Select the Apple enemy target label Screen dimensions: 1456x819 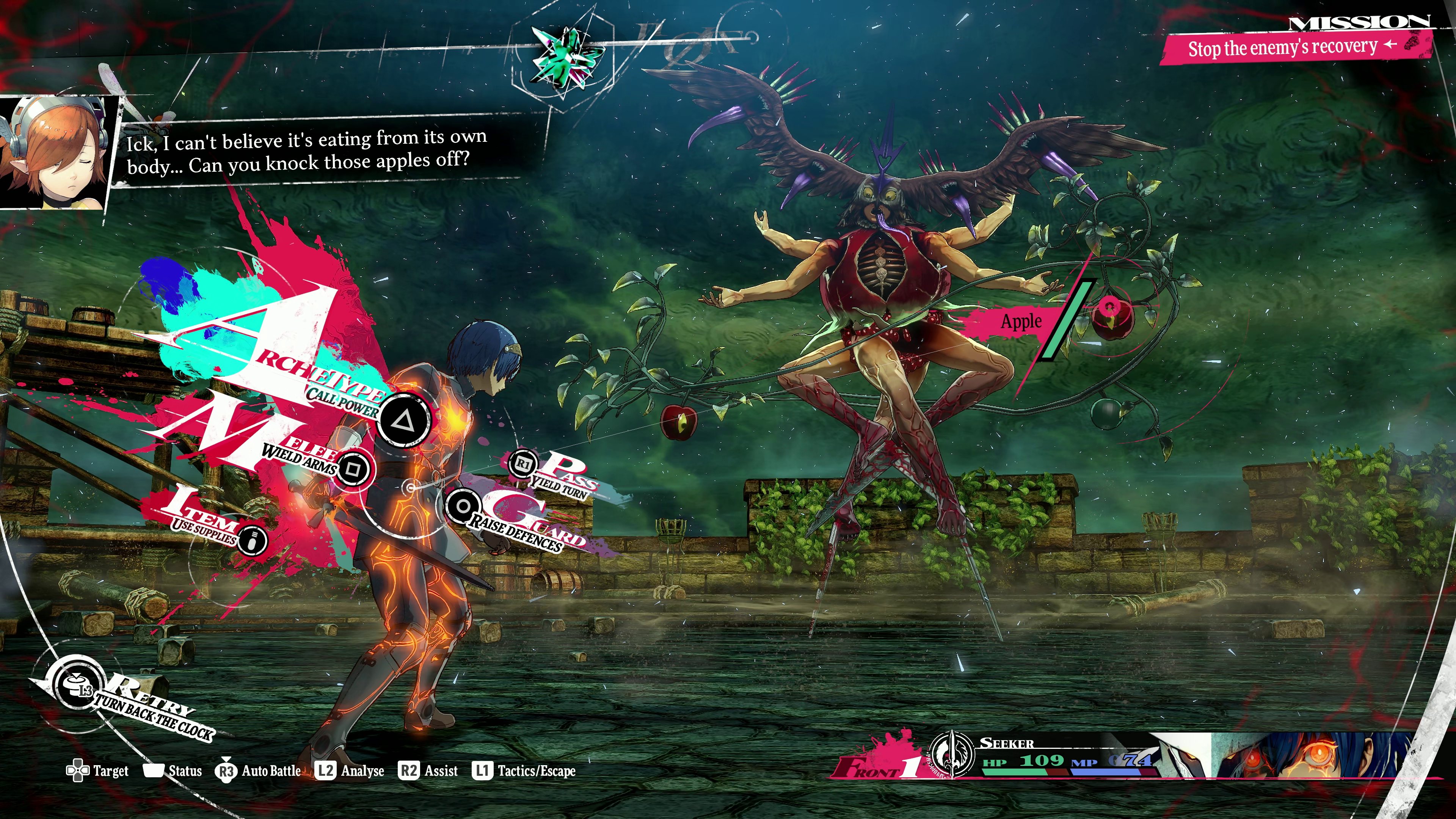[1021, 322]
